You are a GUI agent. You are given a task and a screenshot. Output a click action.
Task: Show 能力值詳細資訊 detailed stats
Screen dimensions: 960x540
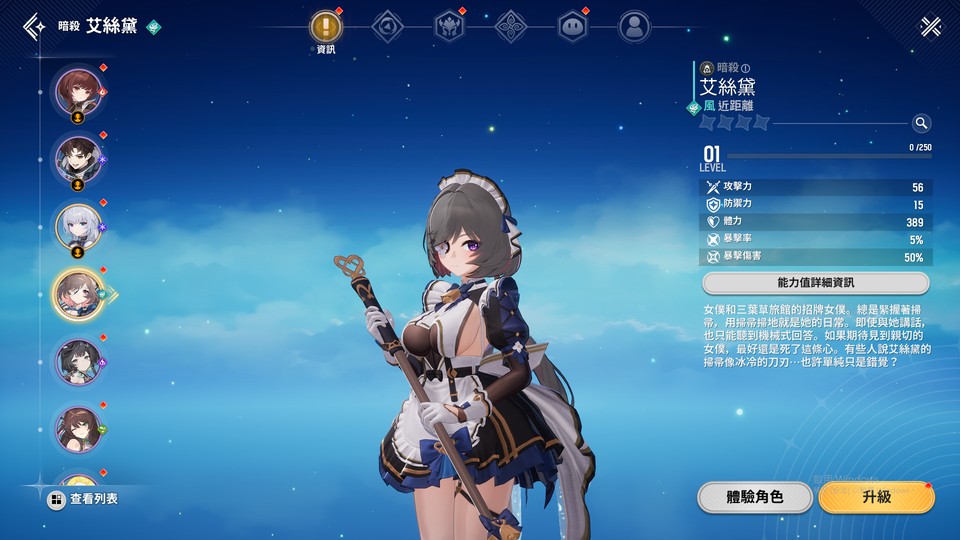(x=816, y=283)
